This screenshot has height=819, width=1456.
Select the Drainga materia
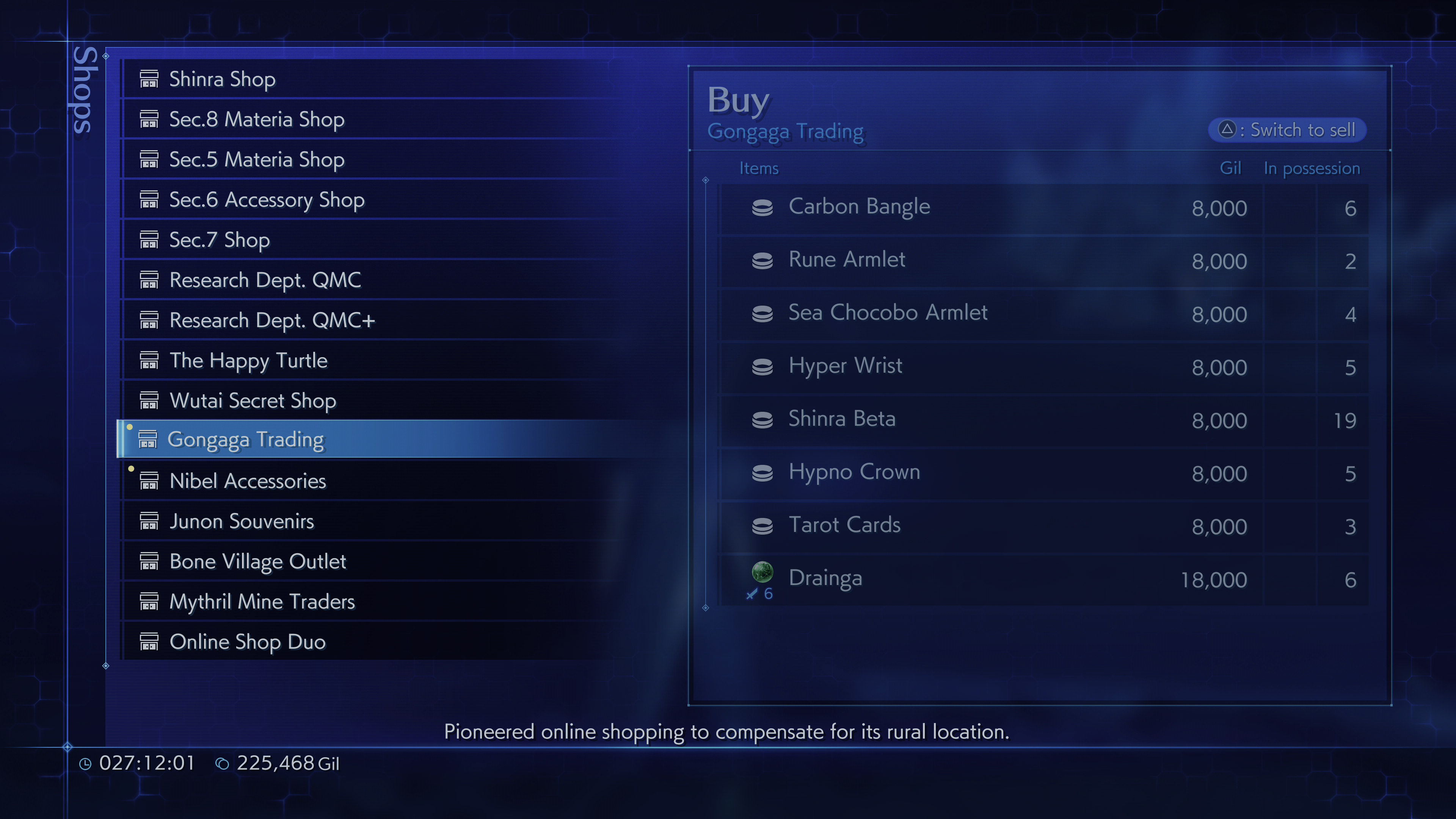[825, 579]
